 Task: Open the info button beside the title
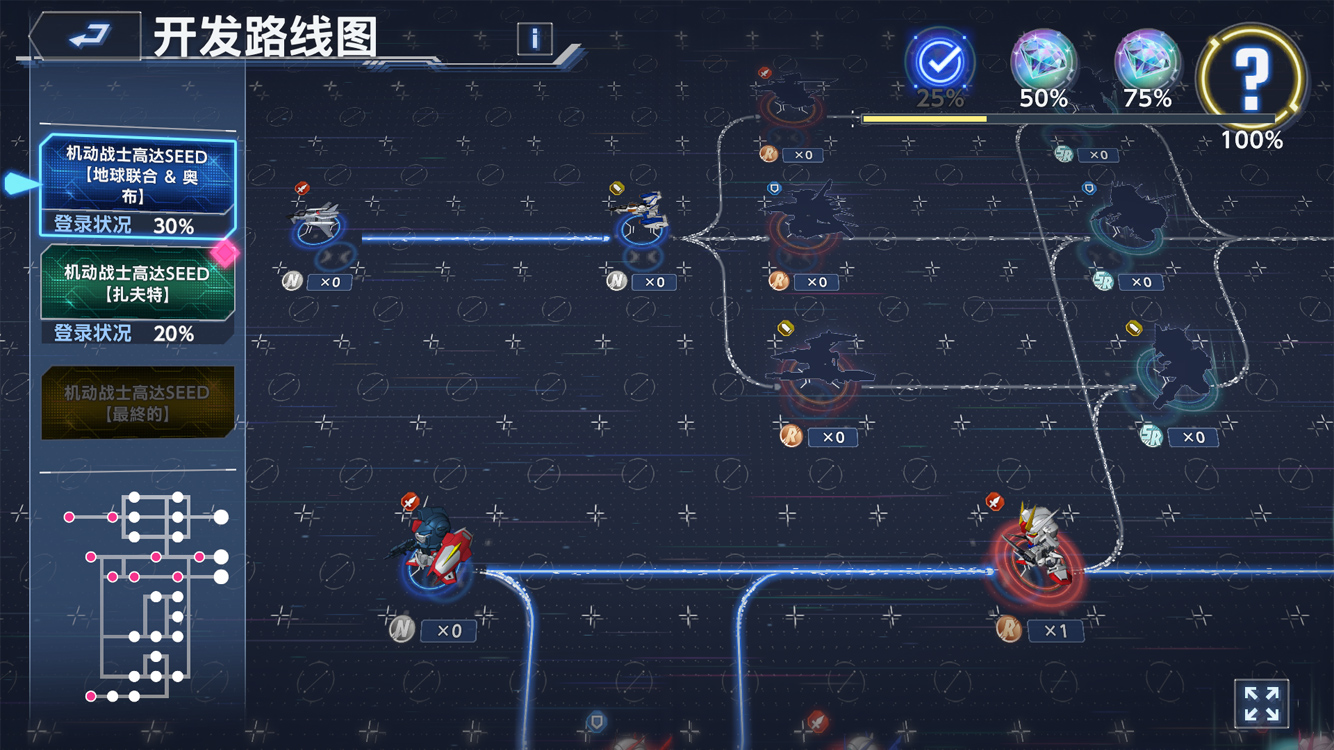click(x=533, y=39)
